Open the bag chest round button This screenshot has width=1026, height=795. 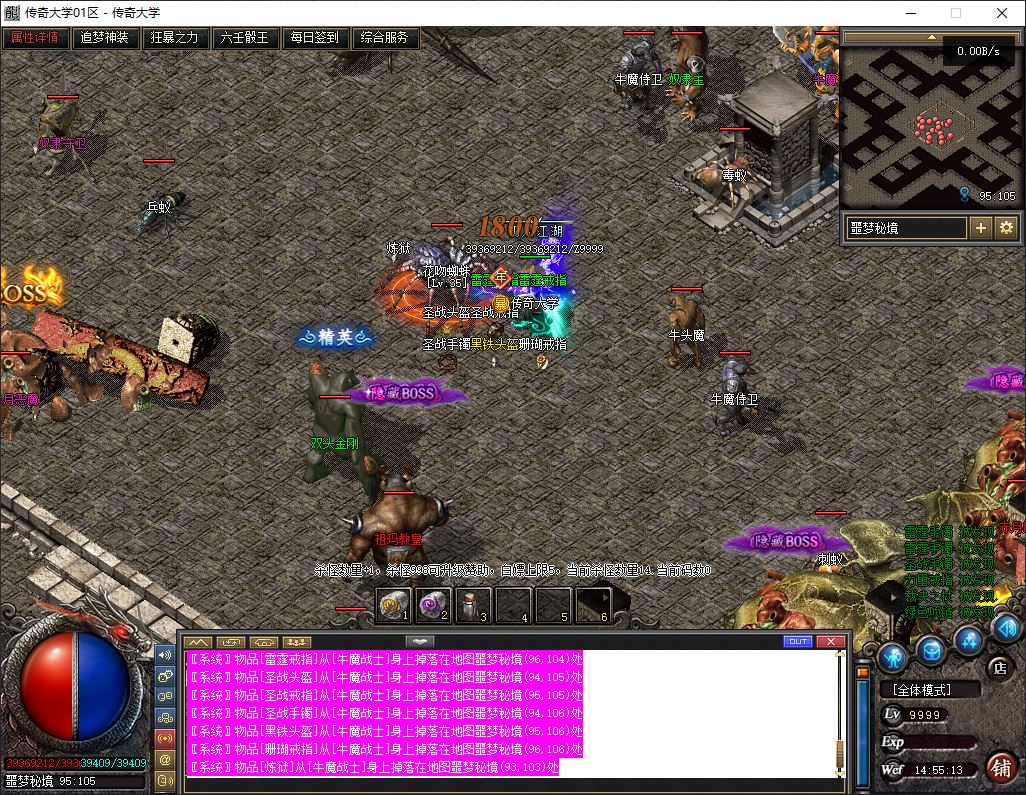coord(931,651)
